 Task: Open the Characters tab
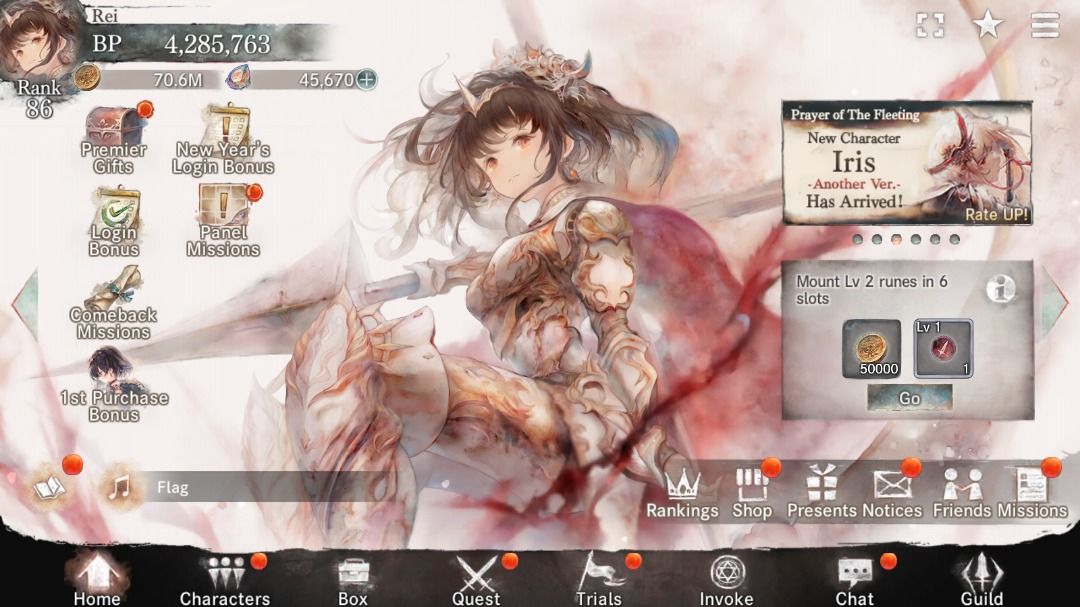pyautogui.click(x=224, y=579)
